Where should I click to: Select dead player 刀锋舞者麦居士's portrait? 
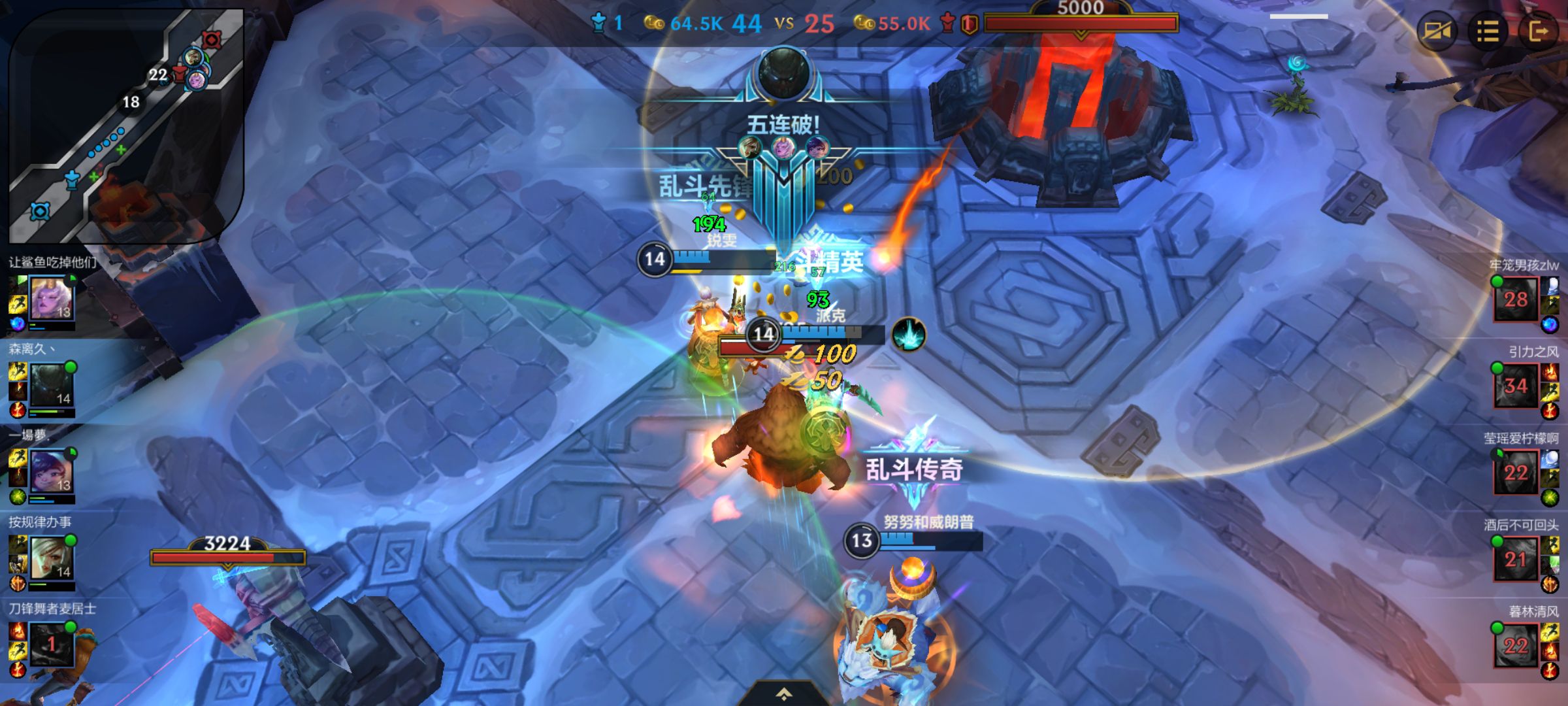[x=52, y=645]
